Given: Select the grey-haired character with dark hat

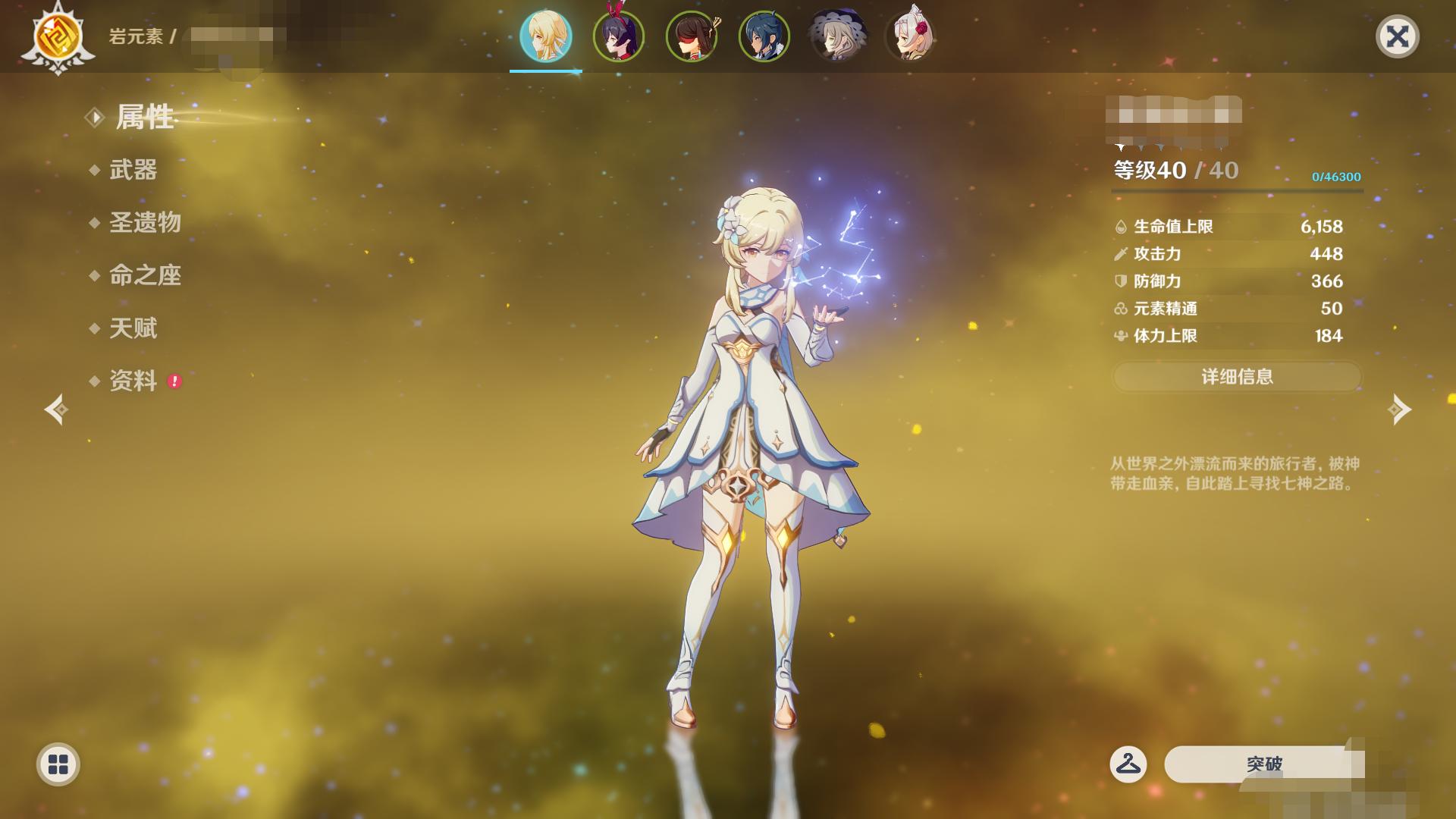Looking at the screenshot, I should pyautogui.click(x=837, y=36).
